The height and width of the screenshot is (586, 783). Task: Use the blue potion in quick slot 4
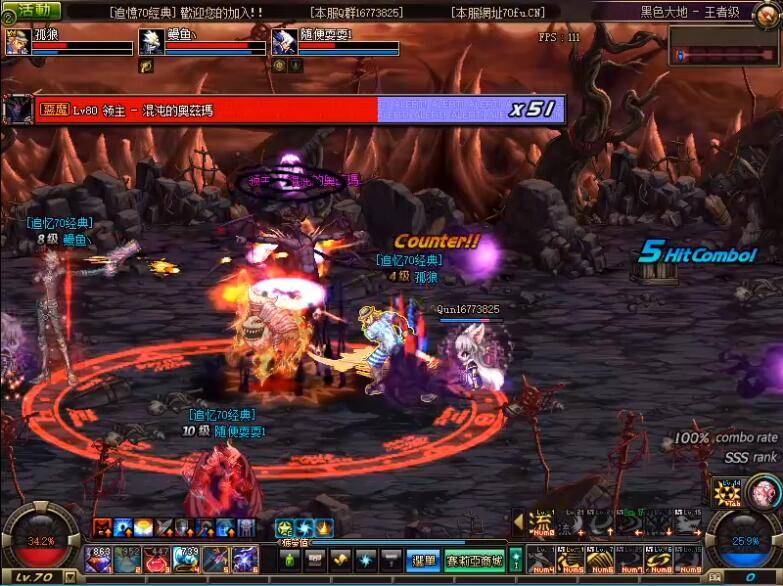(x=186, y=559)
